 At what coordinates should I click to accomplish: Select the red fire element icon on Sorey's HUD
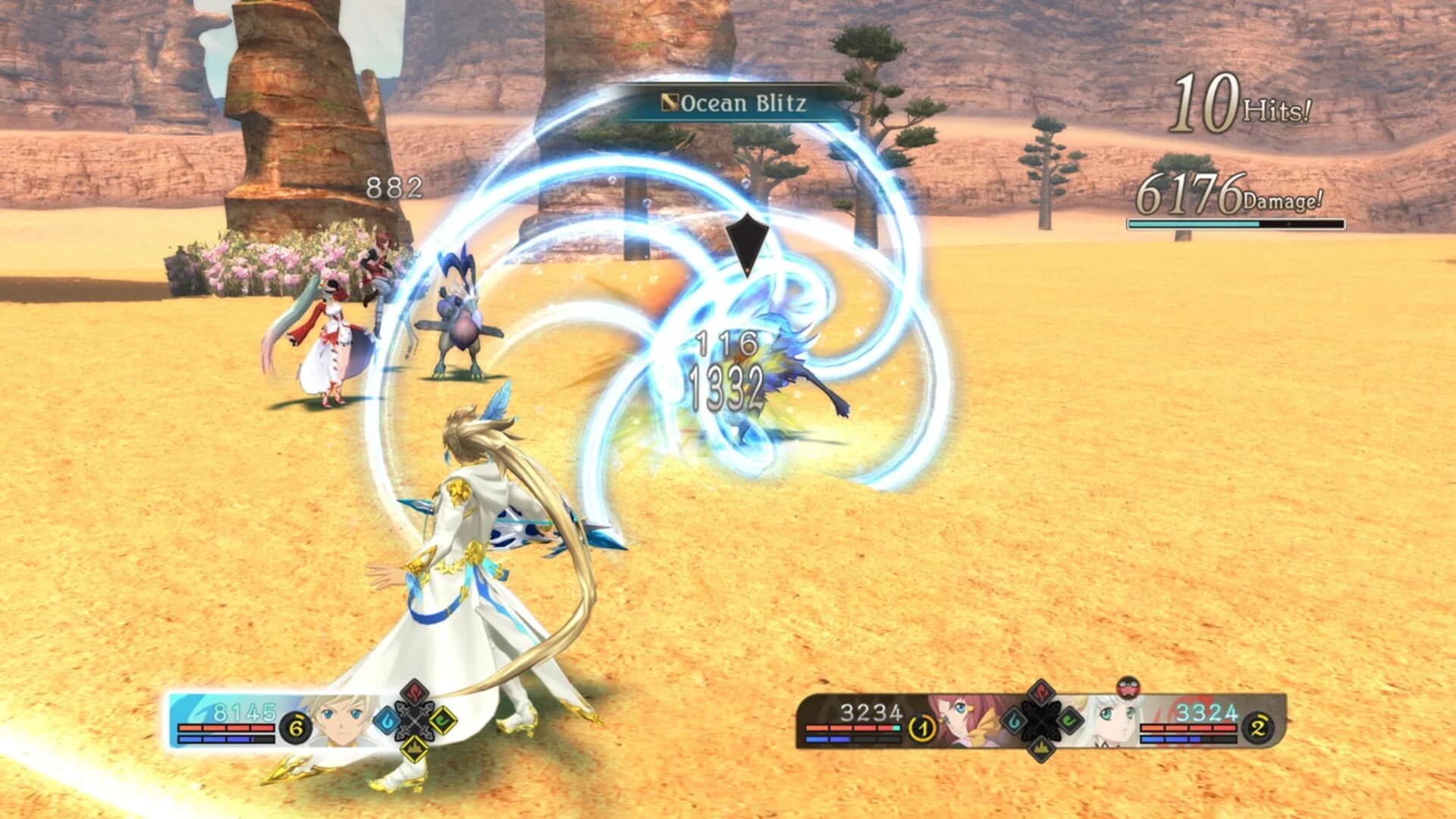(413, 692)
